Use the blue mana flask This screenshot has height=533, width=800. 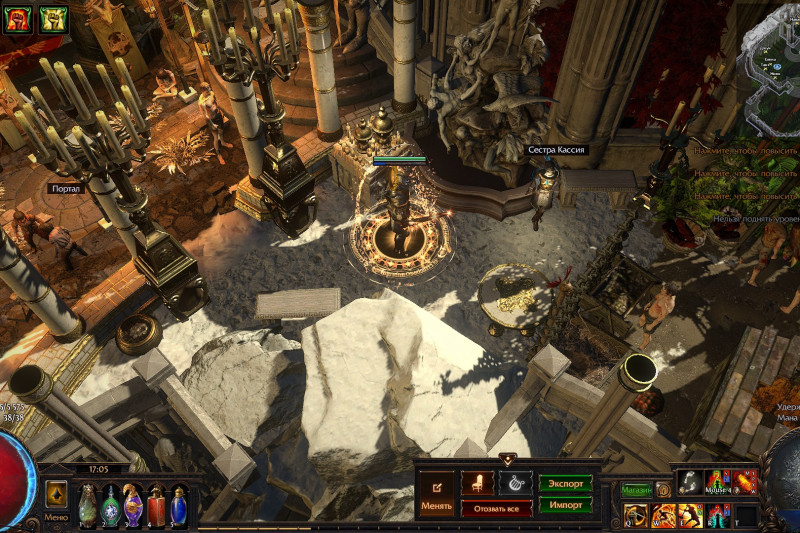pyautogui.click(x=179, y=504)
